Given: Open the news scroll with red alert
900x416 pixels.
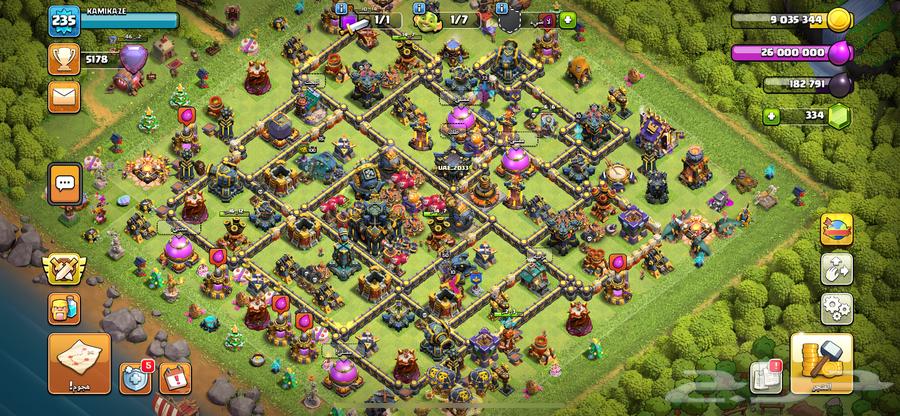Looking at the screenshot, I should pyautogui.click(x=763, y=374).
